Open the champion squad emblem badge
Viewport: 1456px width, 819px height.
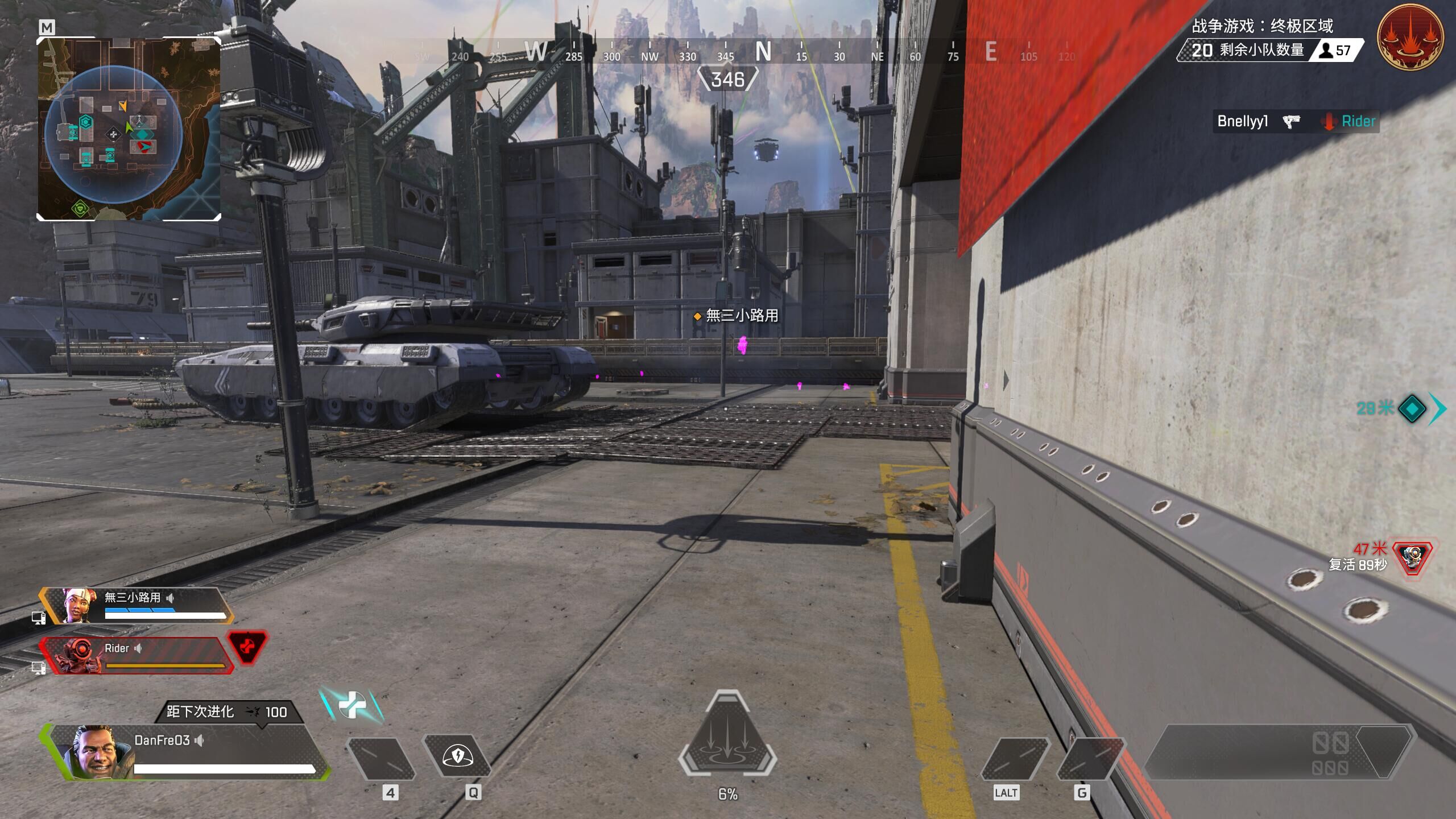click(1410, 37)
